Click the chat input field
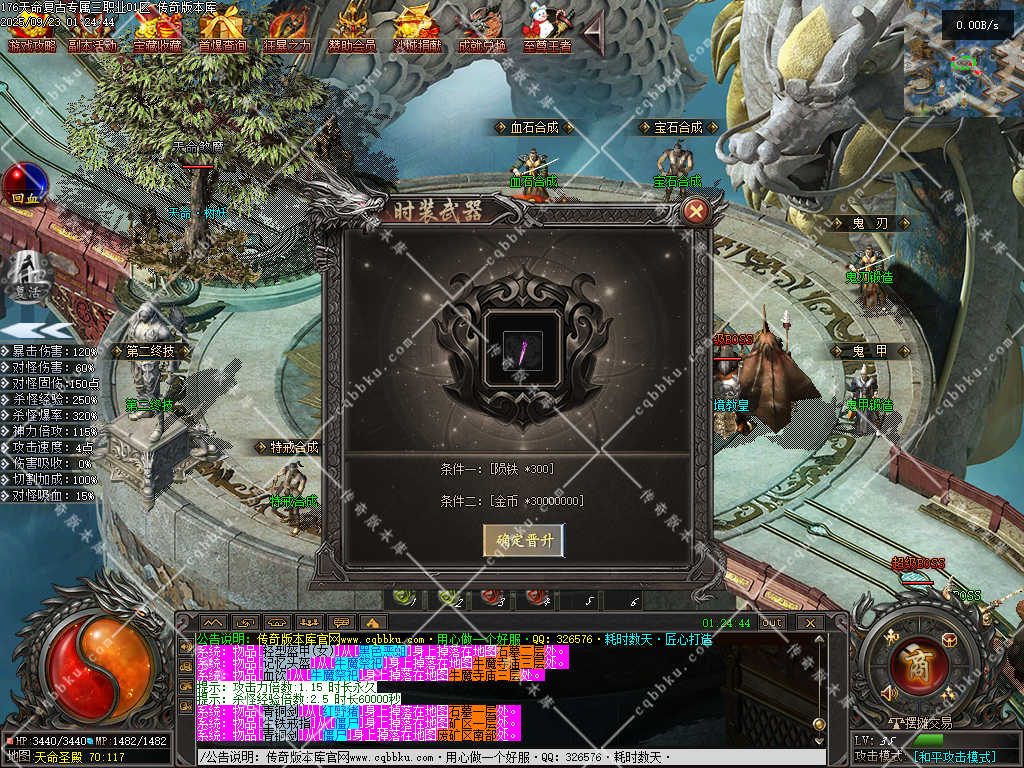The width and height of the screenshot is (1024, 768). (x=500, y=757)
